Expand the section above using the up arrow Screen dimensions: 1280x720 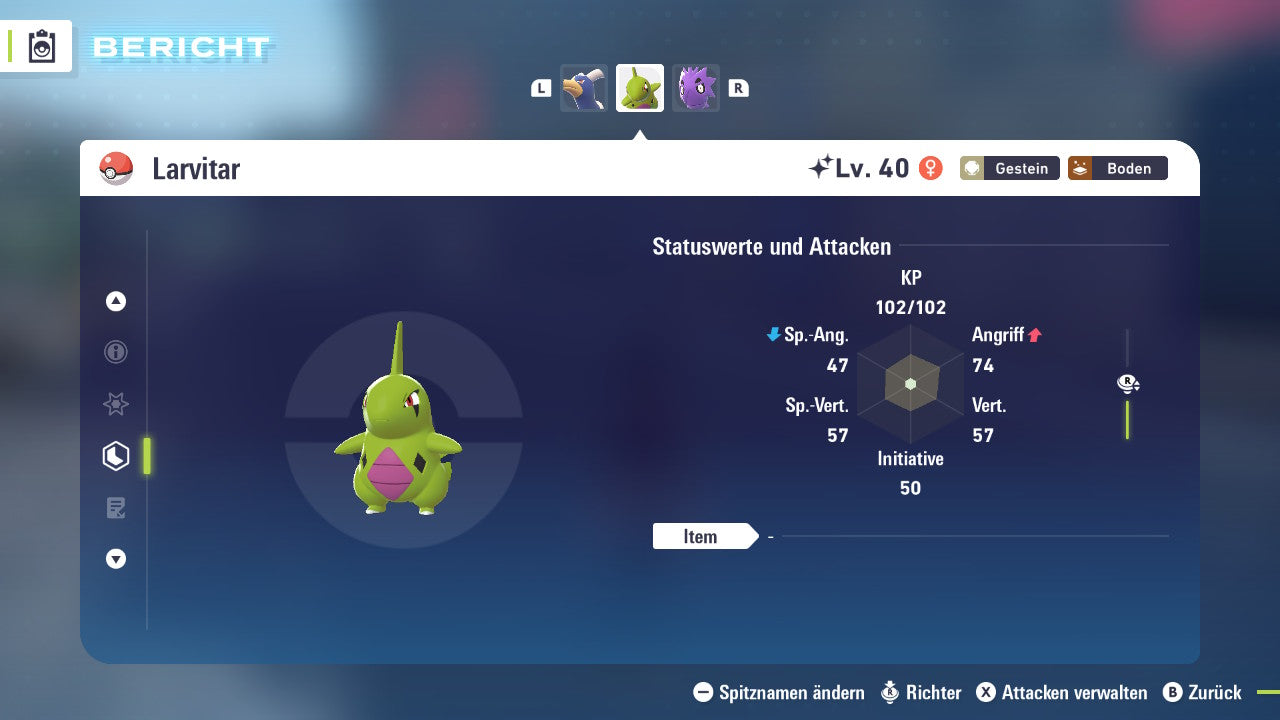click(x=115, y=301)
